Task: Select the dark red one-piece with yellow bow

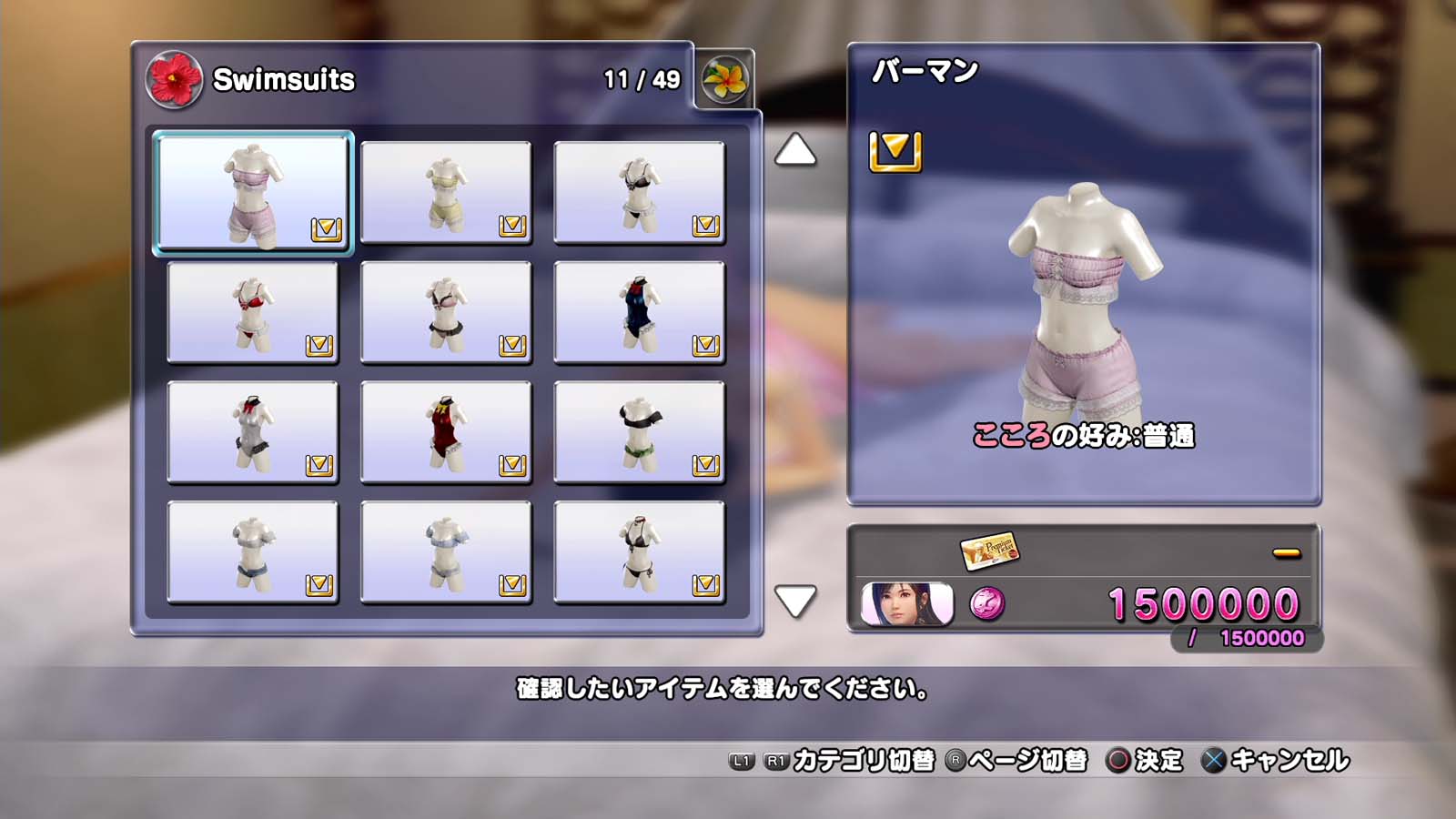Action: 446,432
